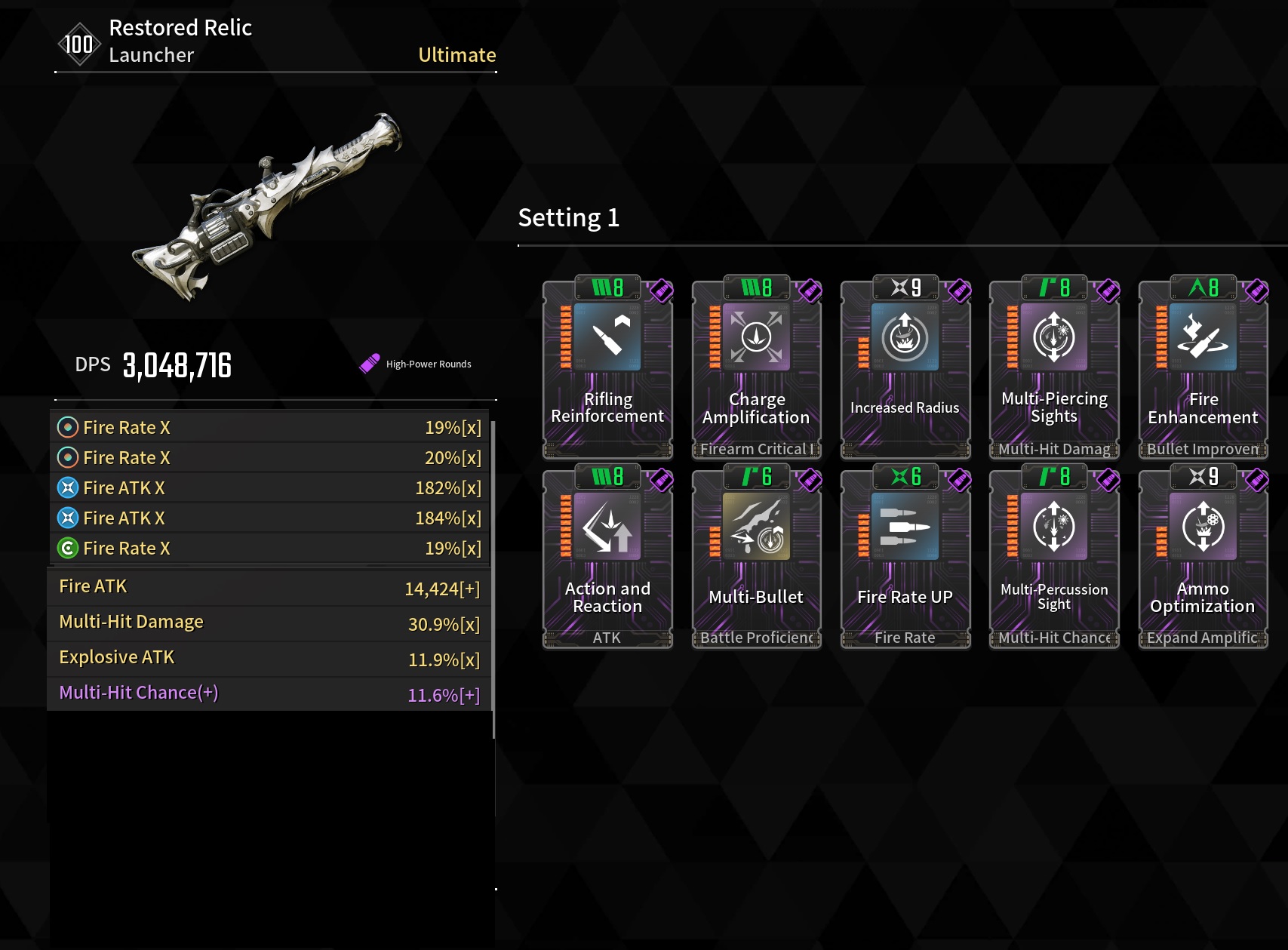
Task: Select the Fire Enhancement module card
Action: [1203, 367]
